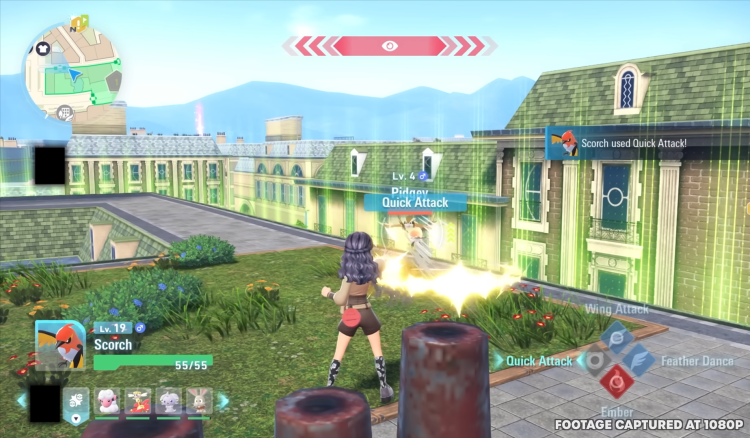This screenshot has width=750, height=438.
Task: Cycle party bar with left arrow
Action: tap(21, 401)
